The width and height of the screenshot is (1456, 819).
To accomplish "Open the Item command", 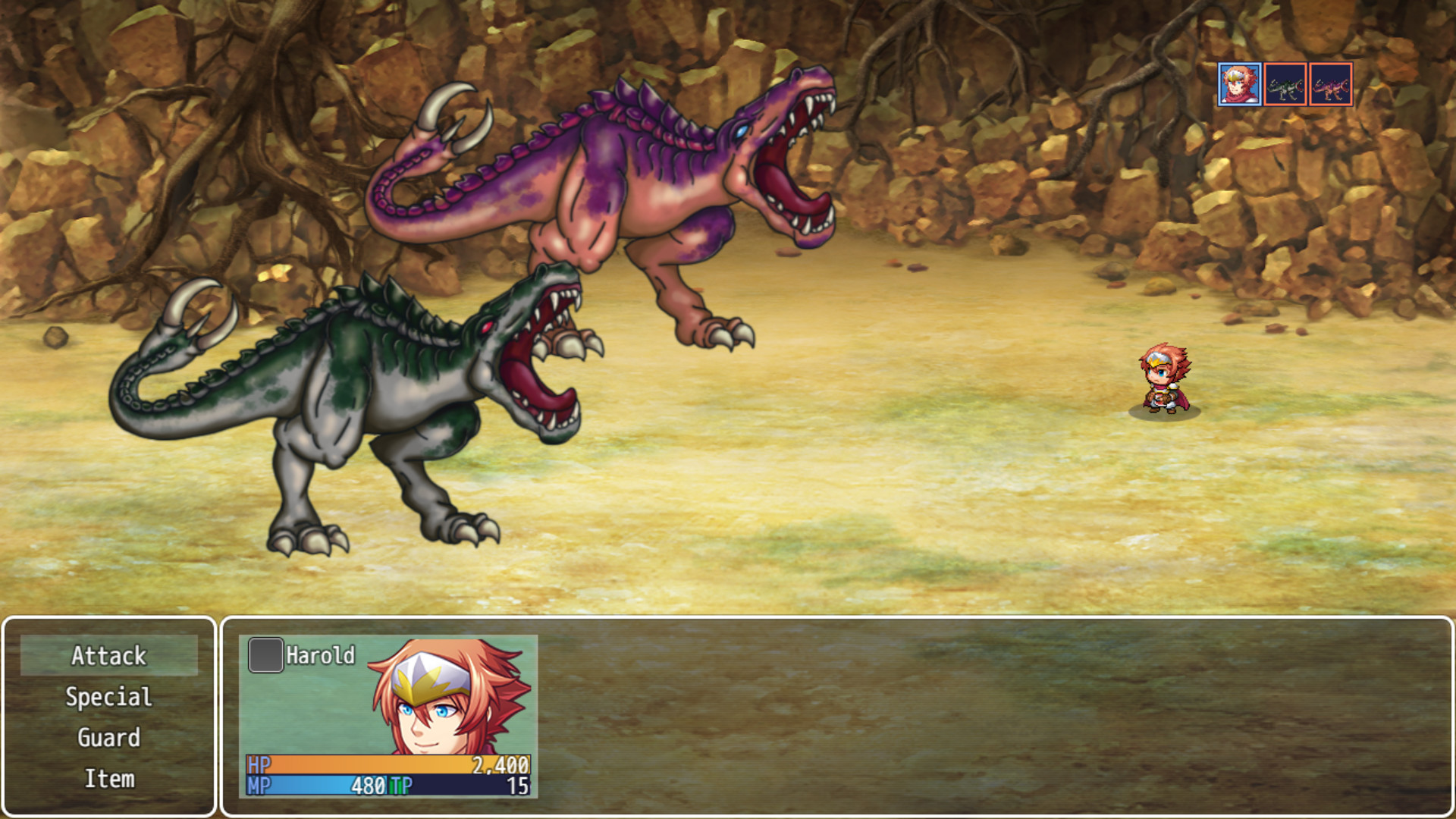I will click(x=108, y=778).
